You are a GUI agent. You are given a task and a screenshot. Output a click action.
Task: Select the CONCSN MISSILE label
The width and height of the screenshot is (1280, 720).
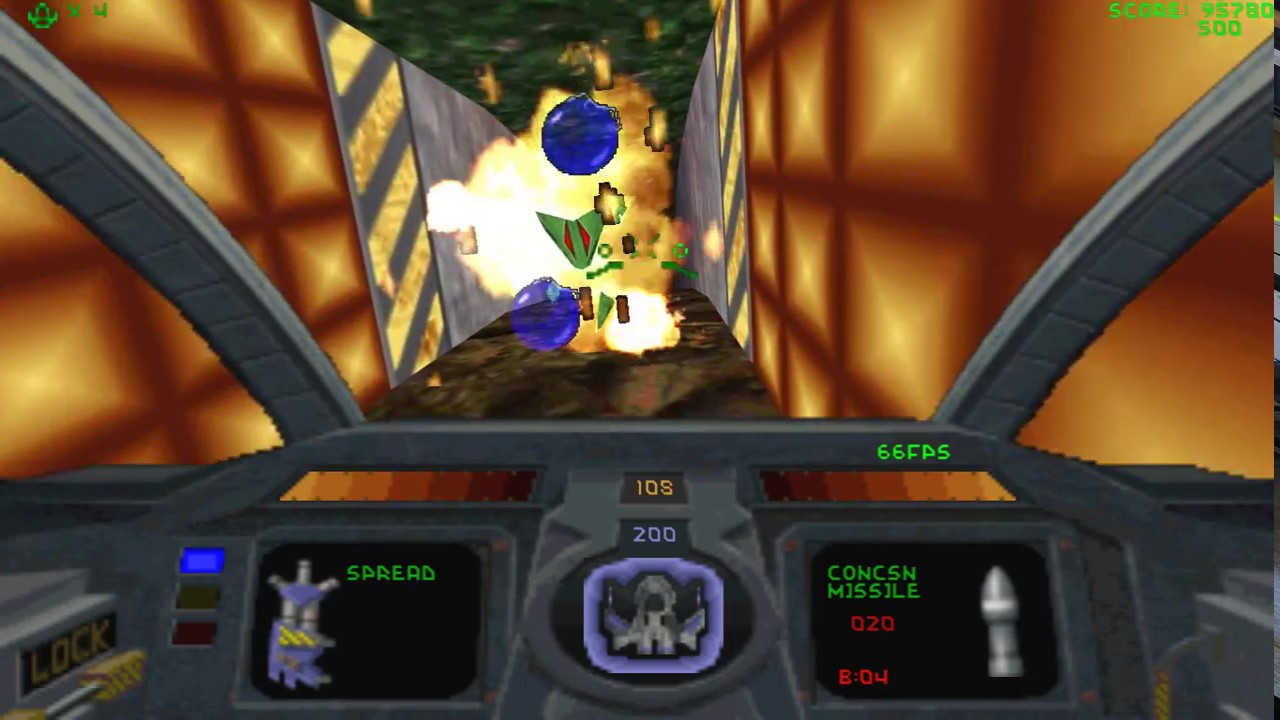click(872, 582)
